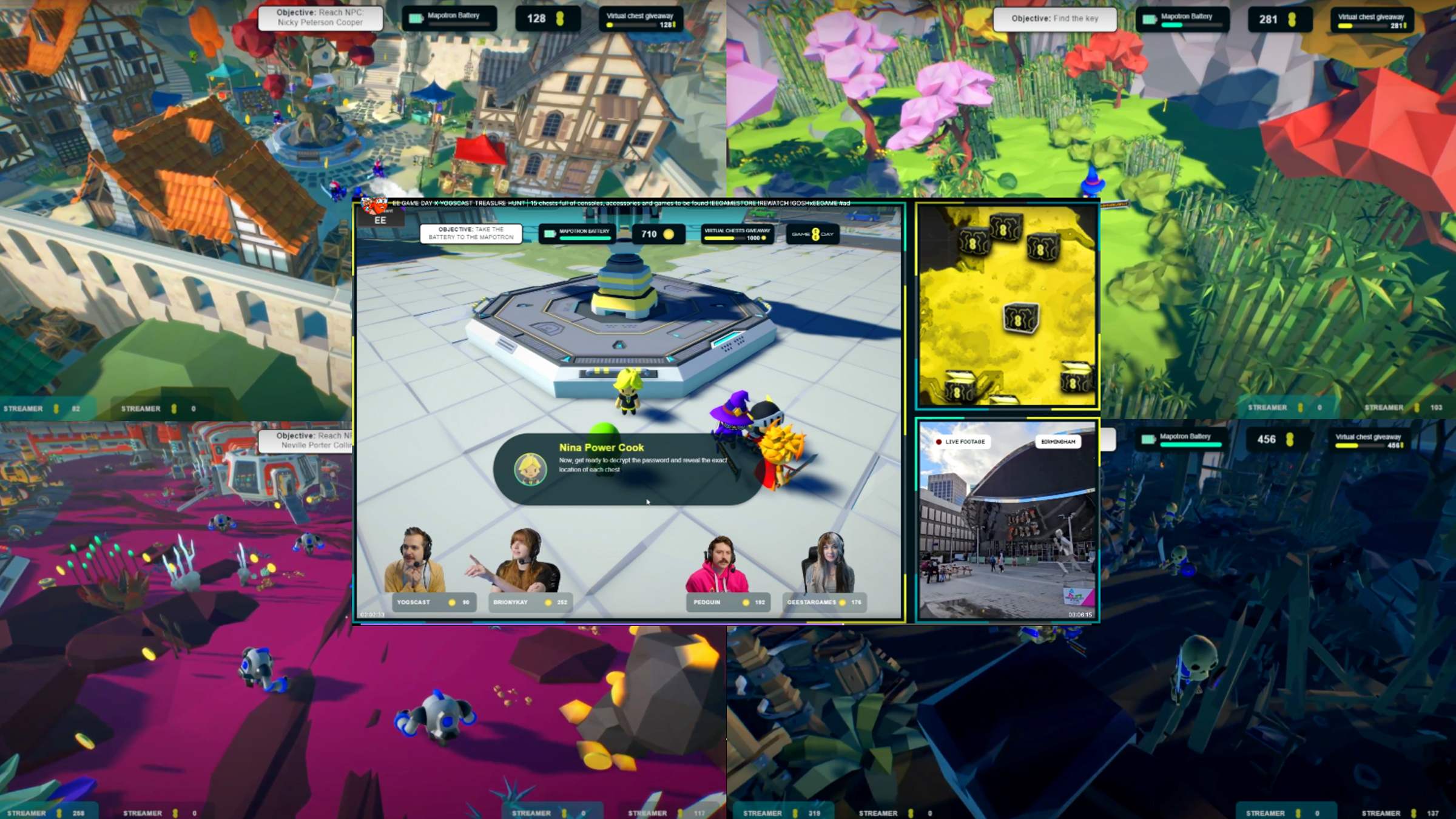Open the Birmingham live footage feed
Screen dimensions: 1456x819
pyautogui.click(x=1007, y=521)
